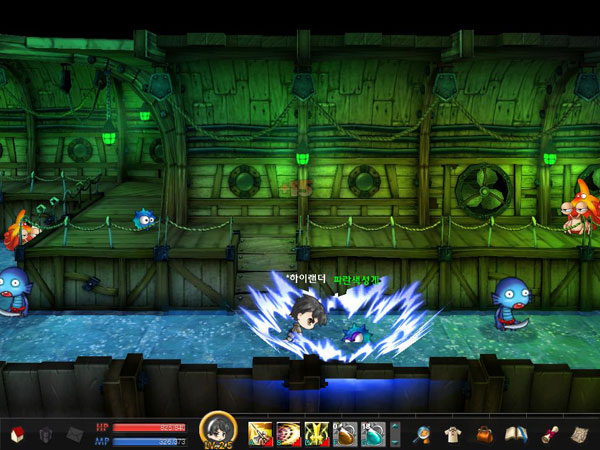
Task: Select the dark cube icon
Action: [45, 434]
